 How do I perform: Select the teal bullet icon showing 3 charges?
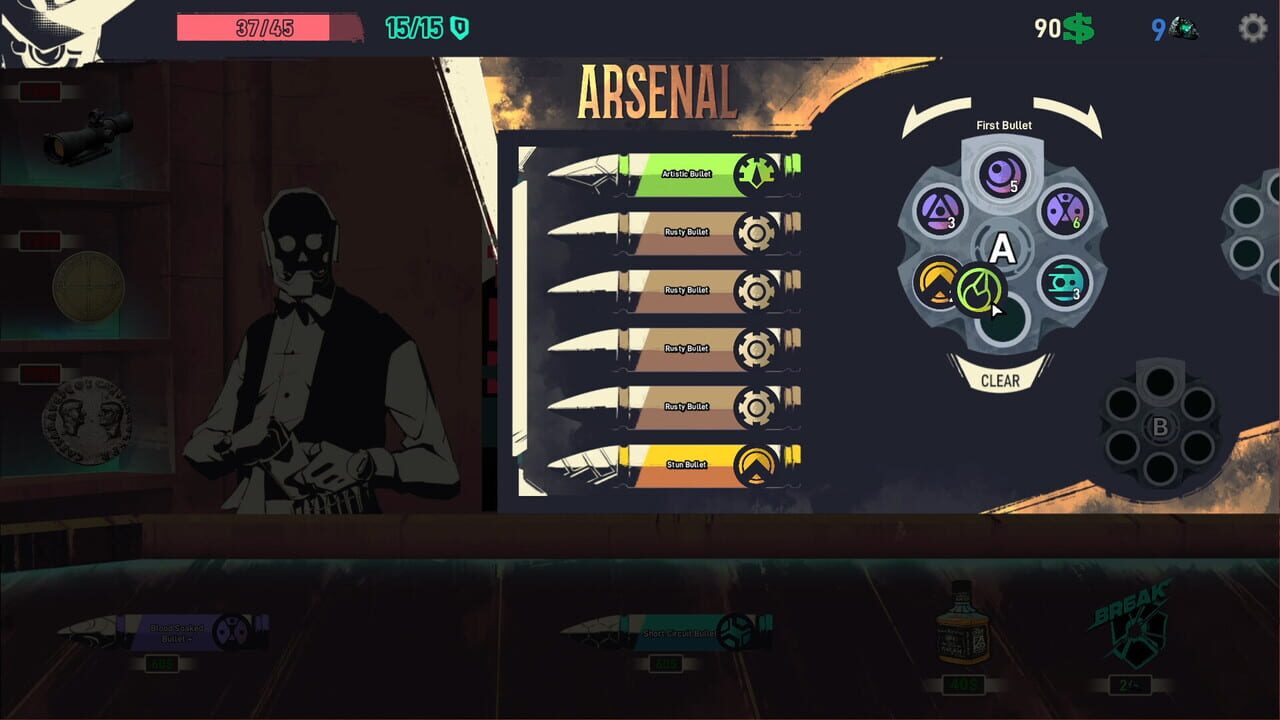click(1063, 282)
